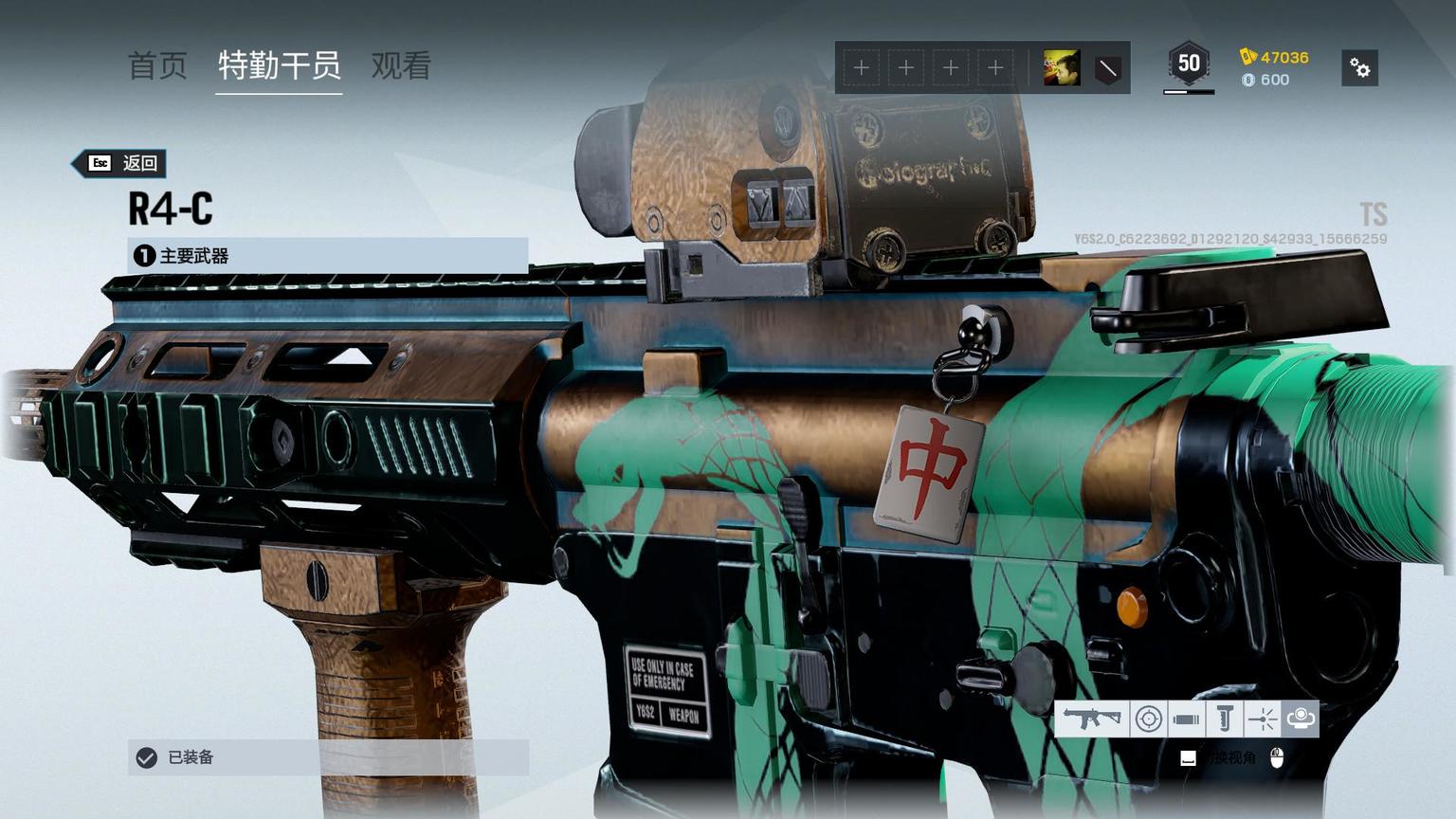
Task: Choose the sight crosshair attachment icon
Action: 1149,719
